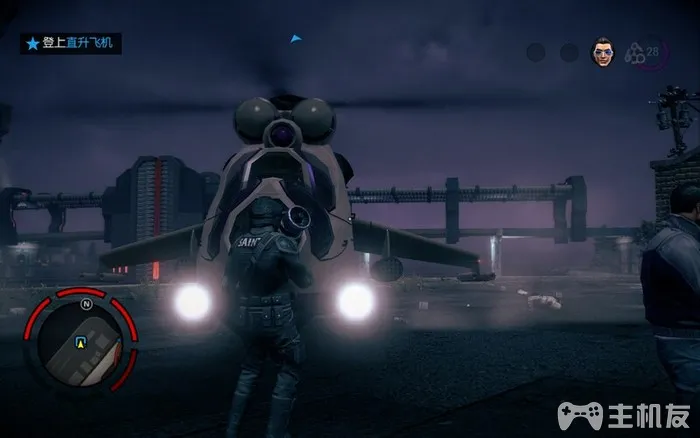Click the north compass marker on minimap
Viewport: 700px width, 438px height.
point(86,303)
